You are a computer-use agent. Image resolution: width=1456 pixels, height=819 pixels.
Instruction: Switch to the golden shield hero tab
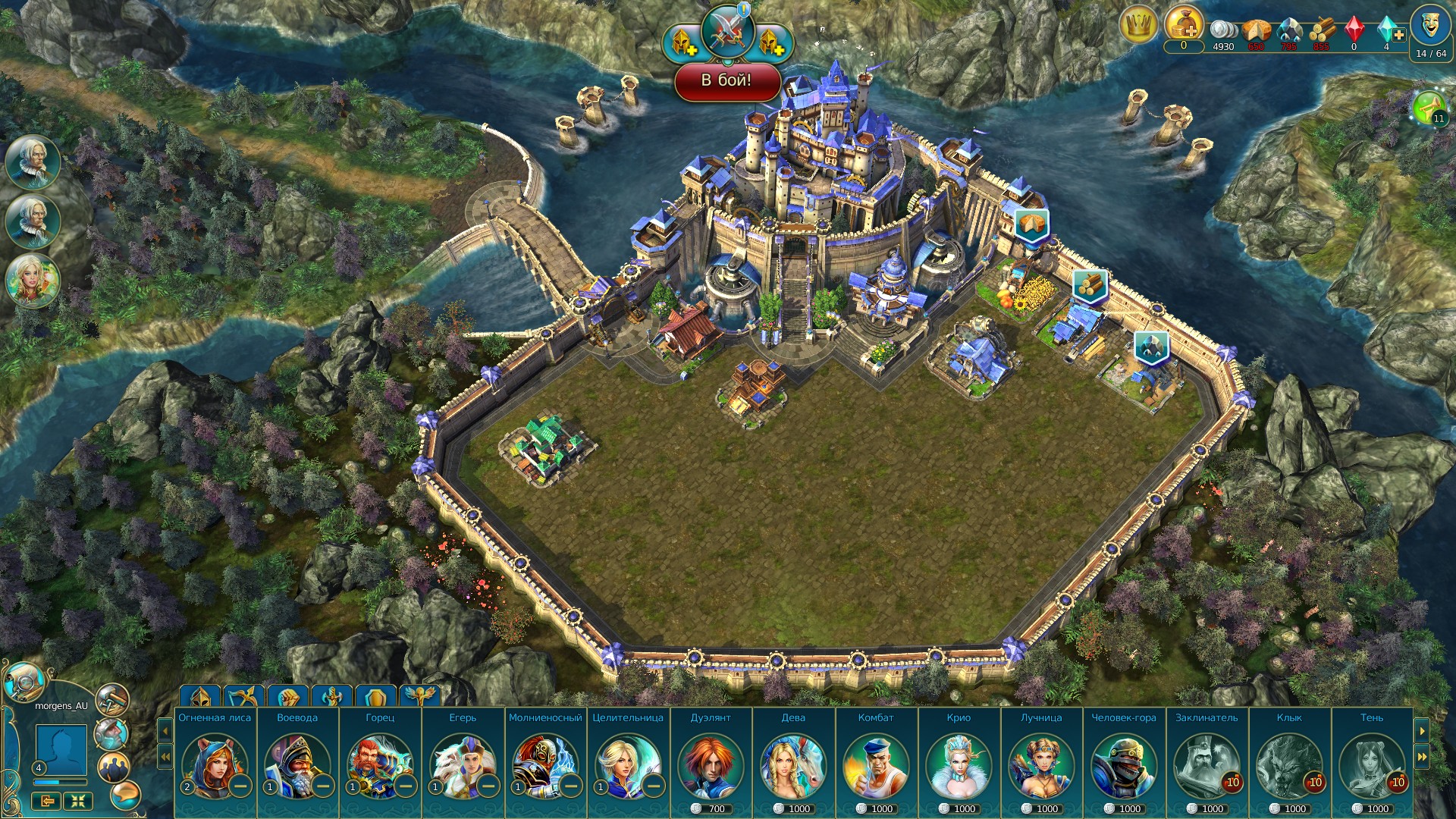tap(375, 695)
